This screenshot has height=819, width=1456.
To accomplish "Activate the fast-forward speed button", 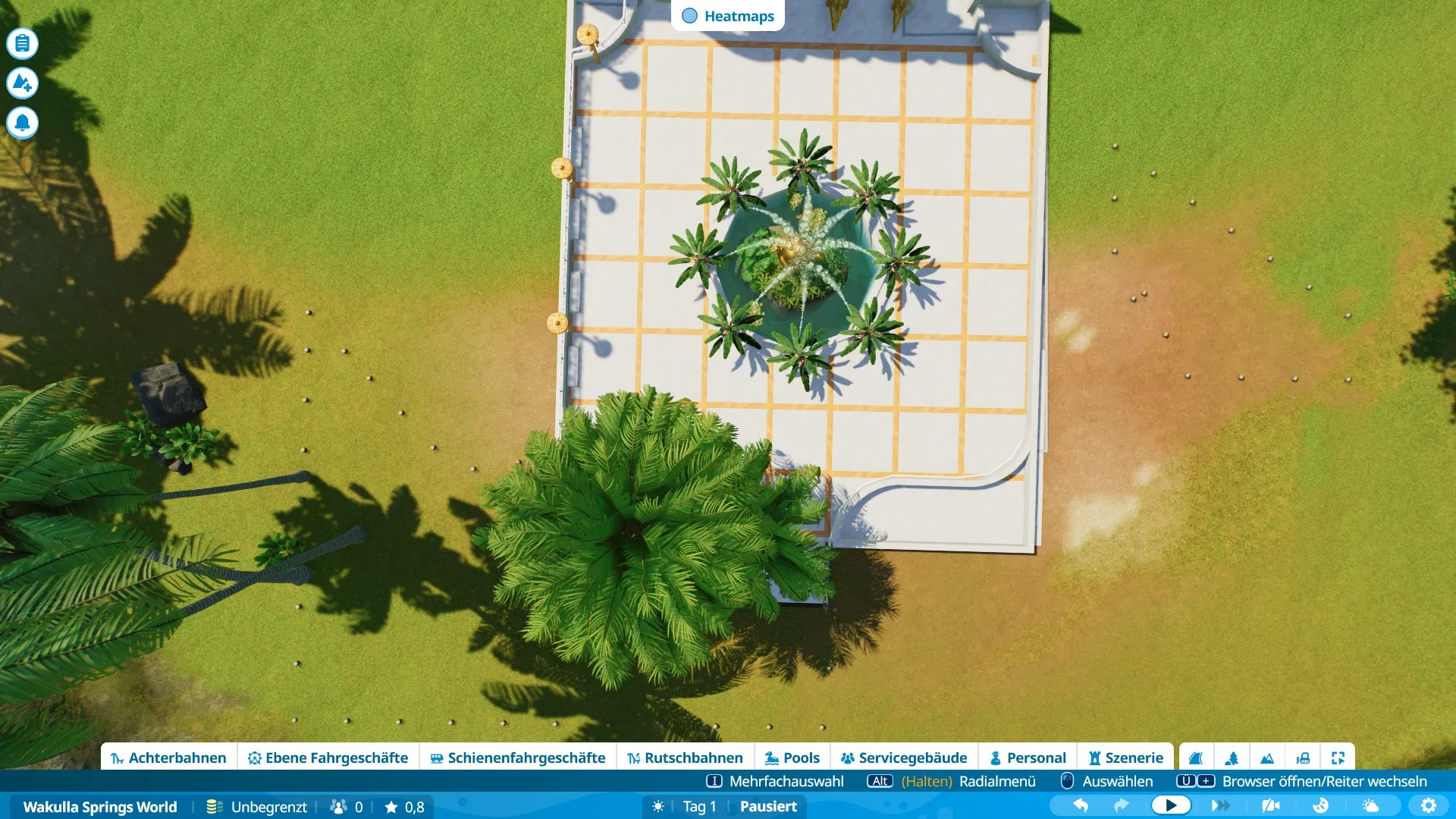I will point(1220,805).
